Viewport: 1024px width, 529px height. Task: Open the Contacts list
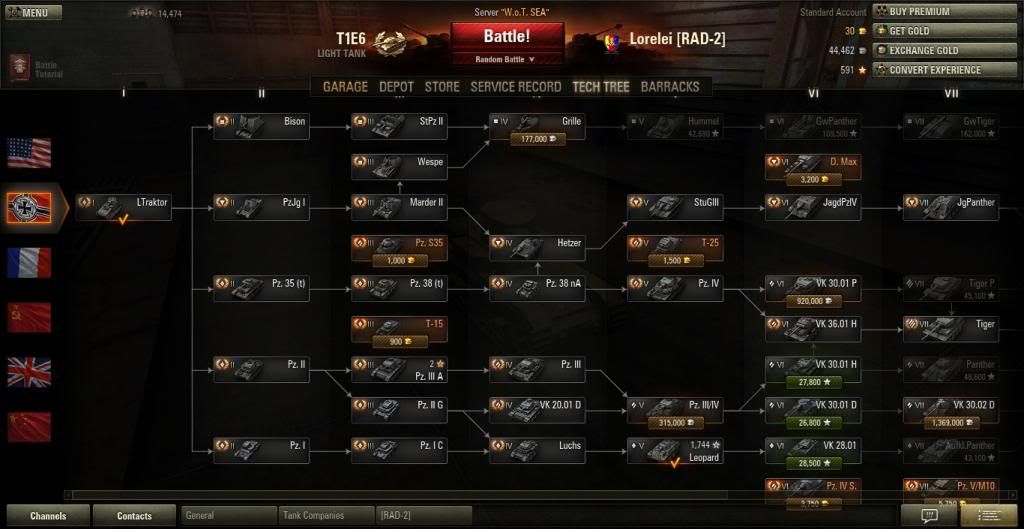point(134,516)
